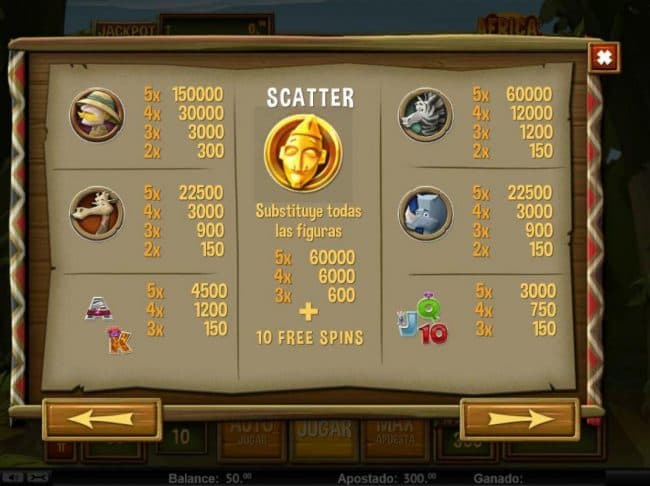
Task: Show the next paytable page
Action: pos(519,419)
